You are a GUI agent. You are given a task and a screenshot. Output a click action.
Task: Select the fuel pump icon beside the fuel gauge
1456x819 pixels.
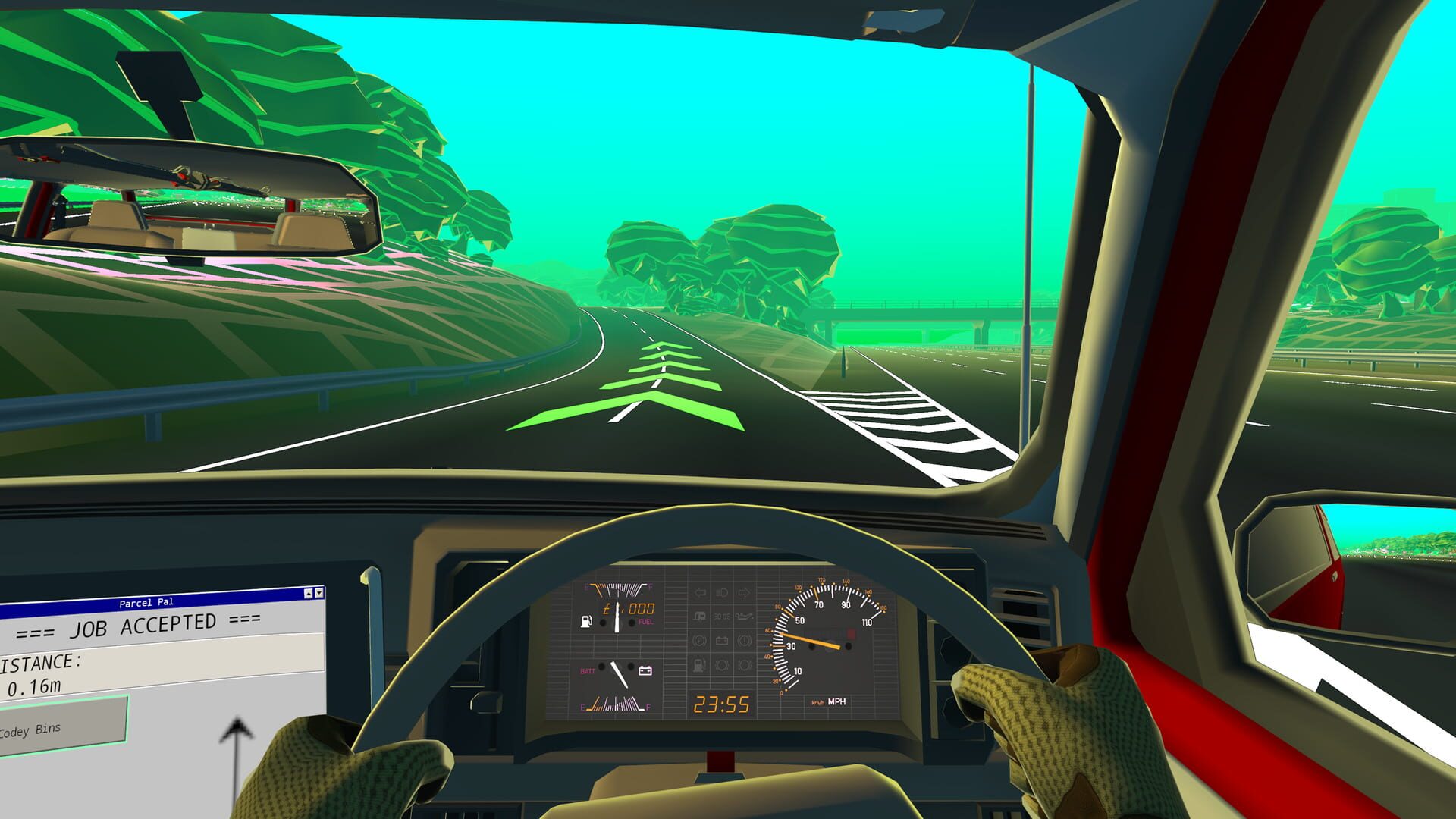pos(586,621)
